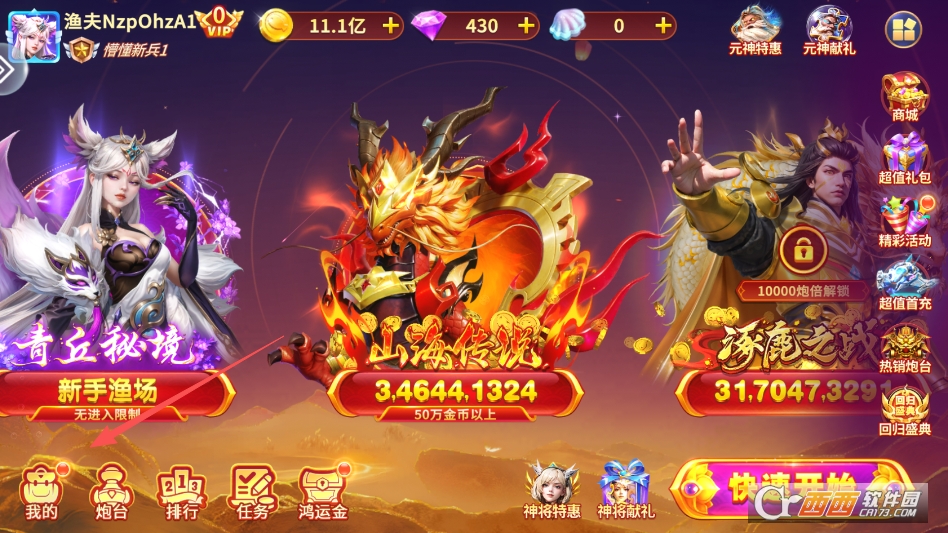
Task: Open the 元神献礼 gift event
Action: [x=829, y=30]
